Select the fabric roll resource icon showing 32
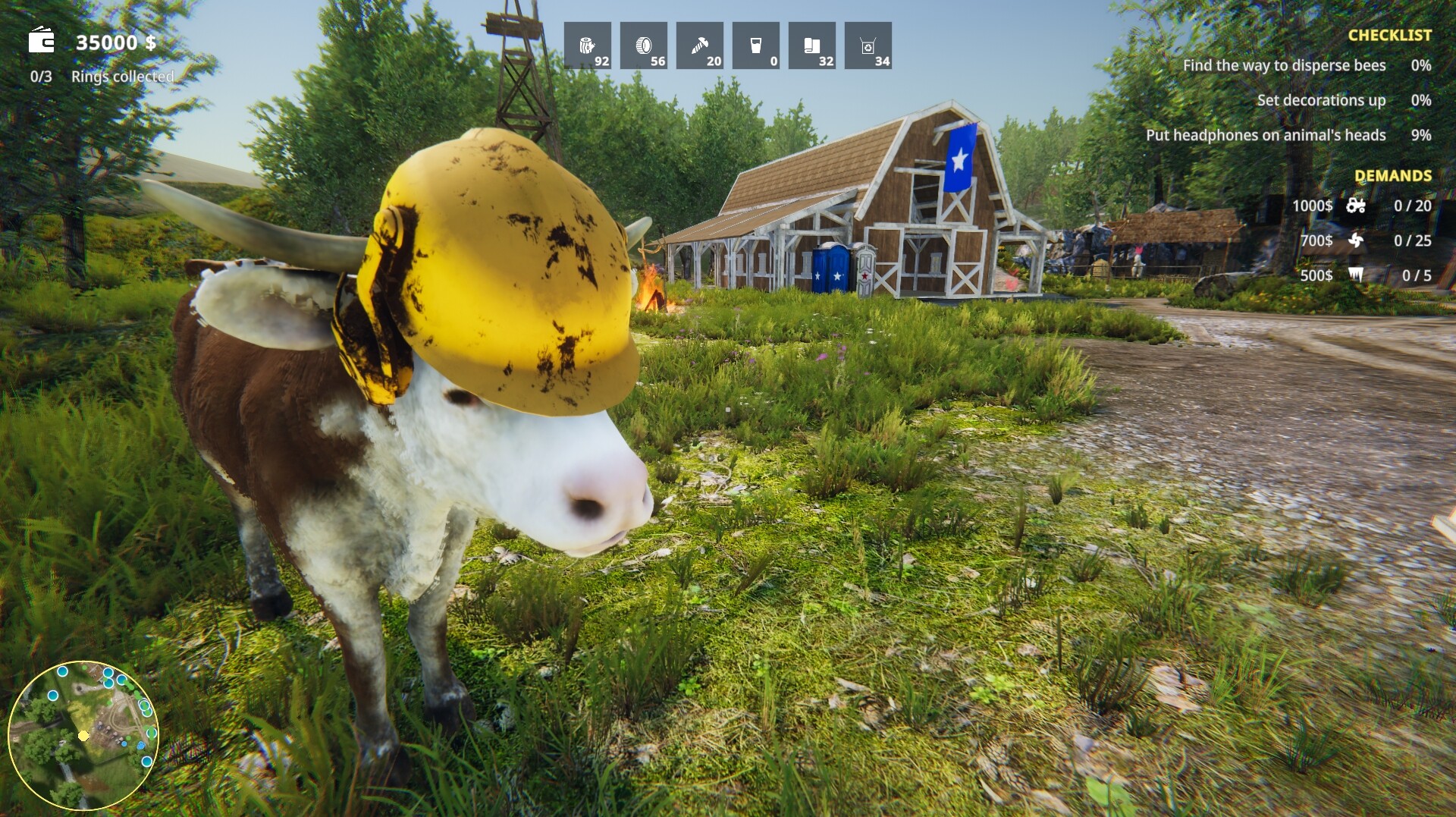1456x817 pixels. coord(812,46)
